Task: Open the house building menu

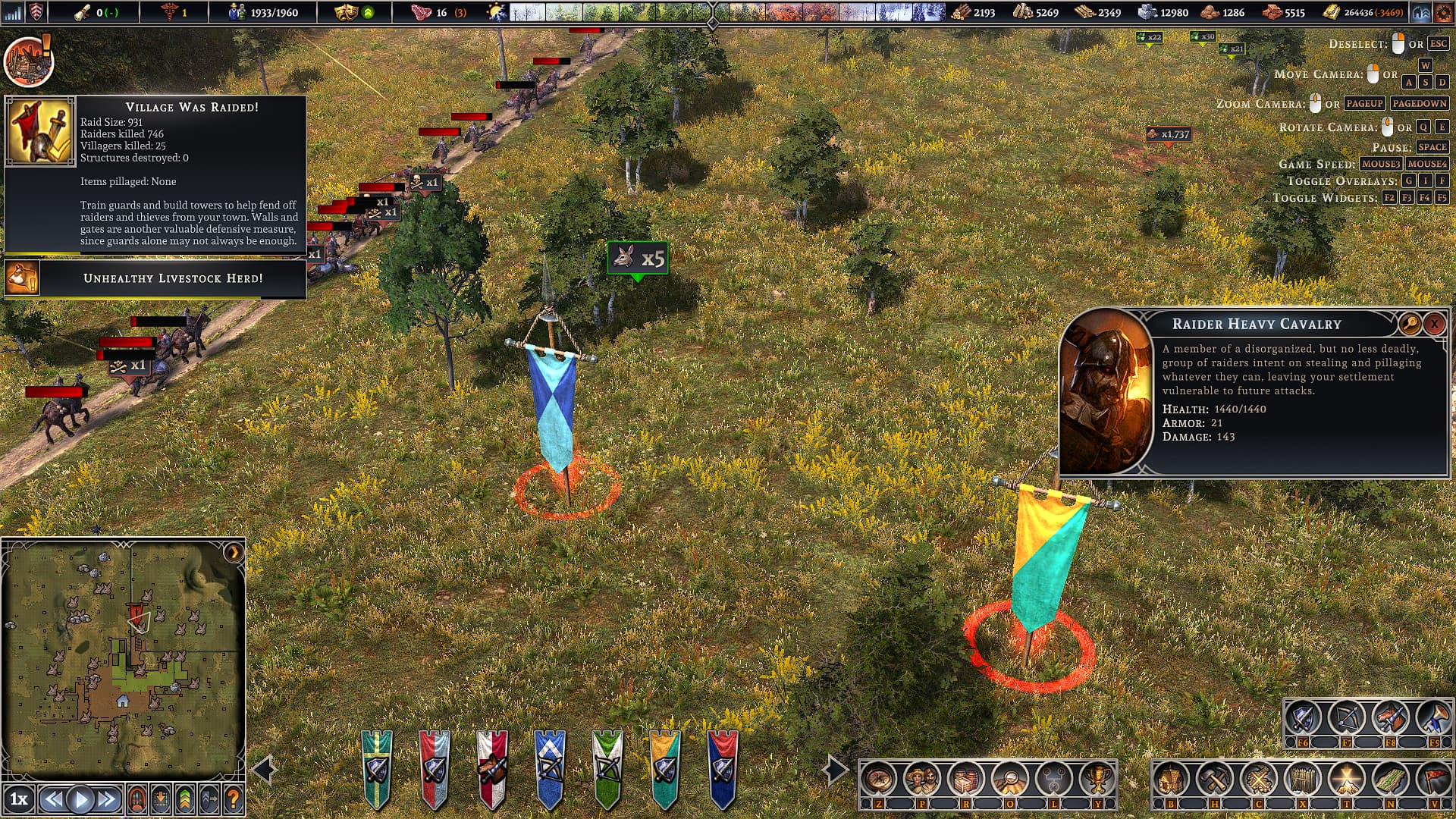Action: 1172,778
